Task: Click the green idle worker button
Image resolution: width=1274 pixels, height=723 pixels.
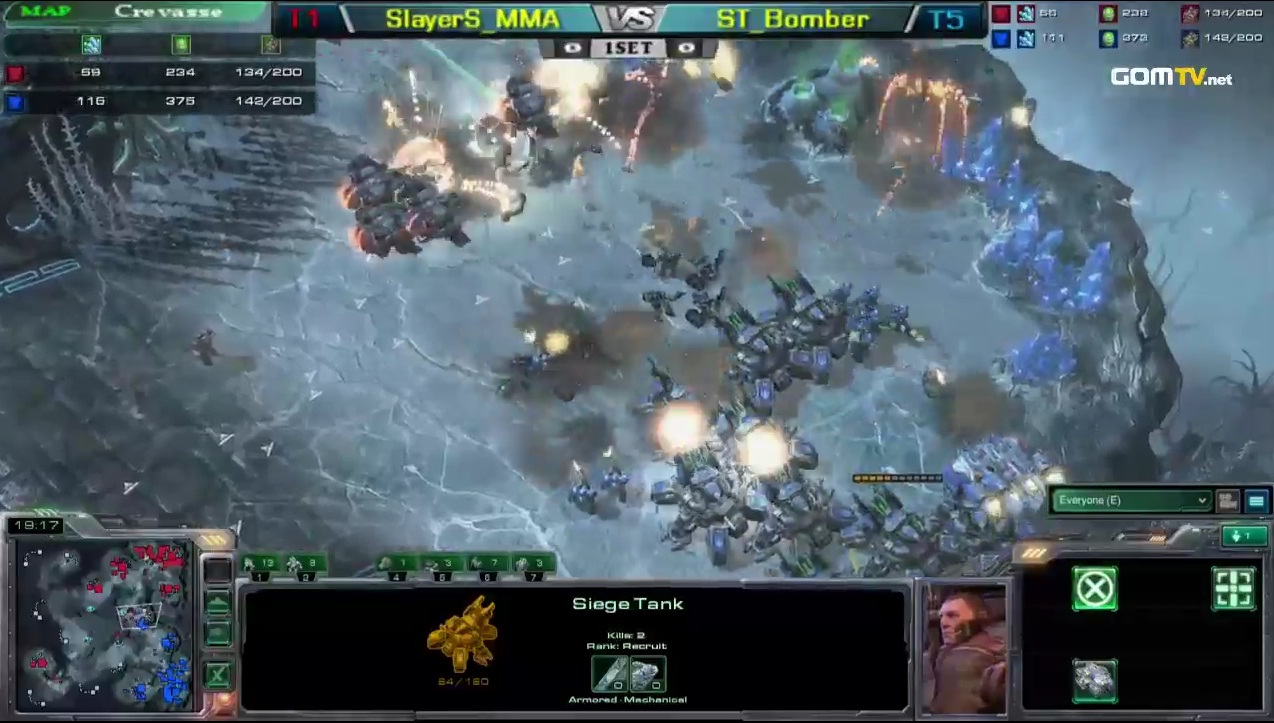Action: pyautogui.click(x=1243, y=537)
